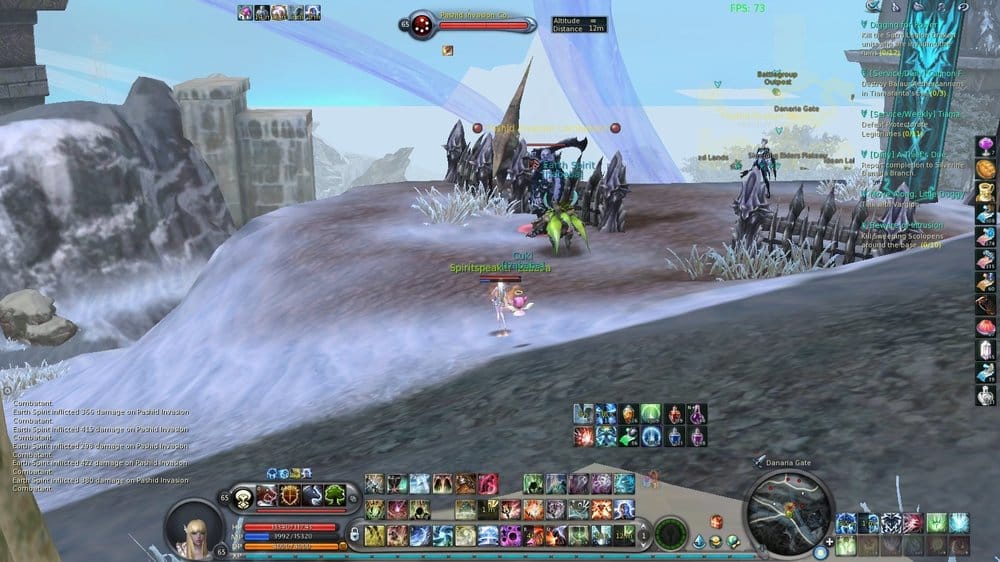Use the green leaf dash skill icon

(628, 436)
